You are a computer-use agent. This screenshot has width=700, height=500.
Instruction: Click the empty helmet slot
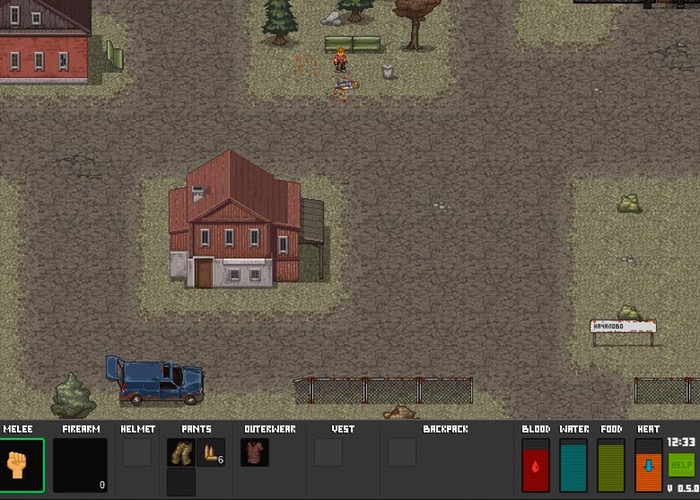tap(137, 453)
